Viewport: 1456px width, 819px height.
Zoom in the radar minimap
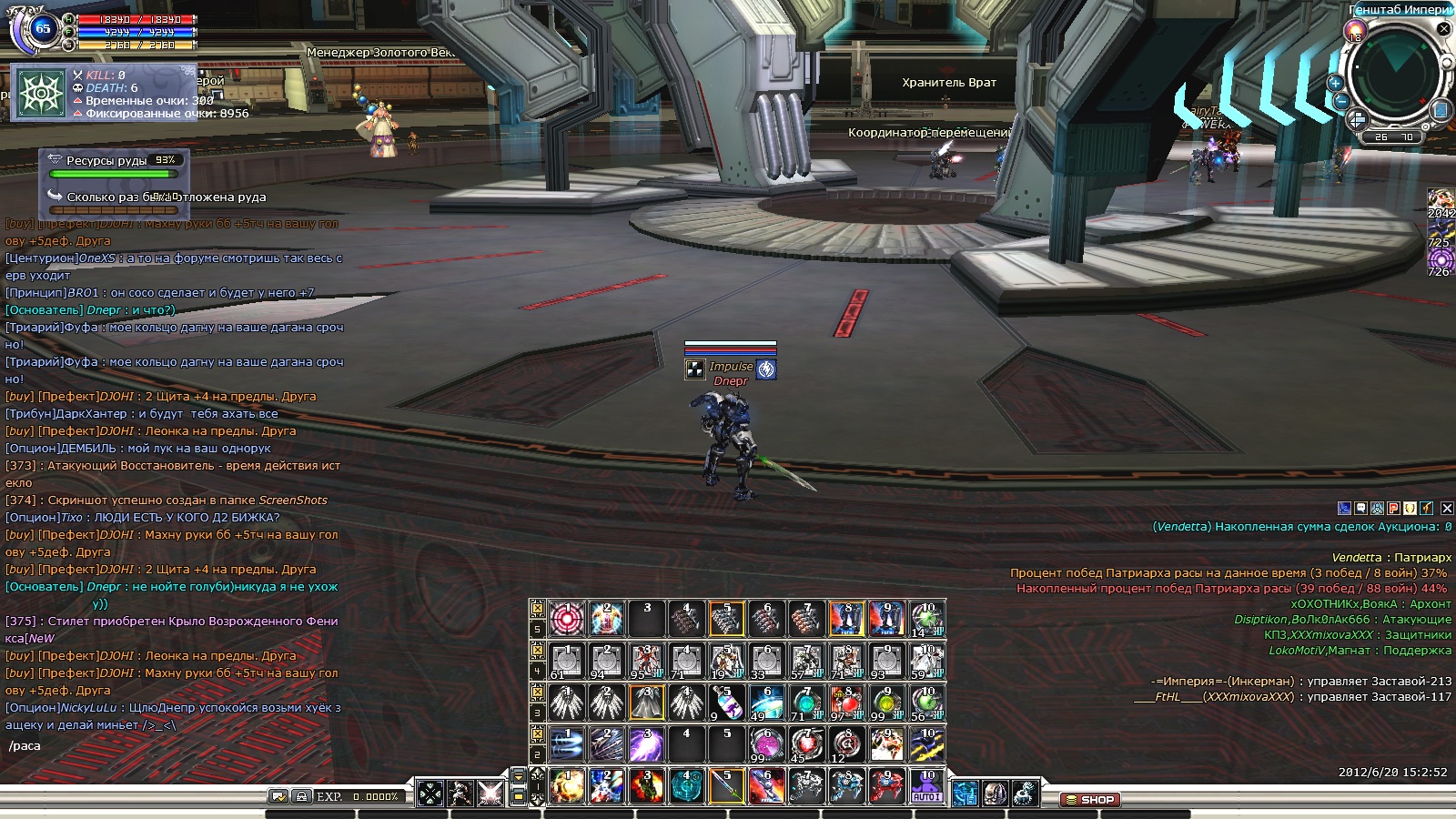[x=1335, y=83]
